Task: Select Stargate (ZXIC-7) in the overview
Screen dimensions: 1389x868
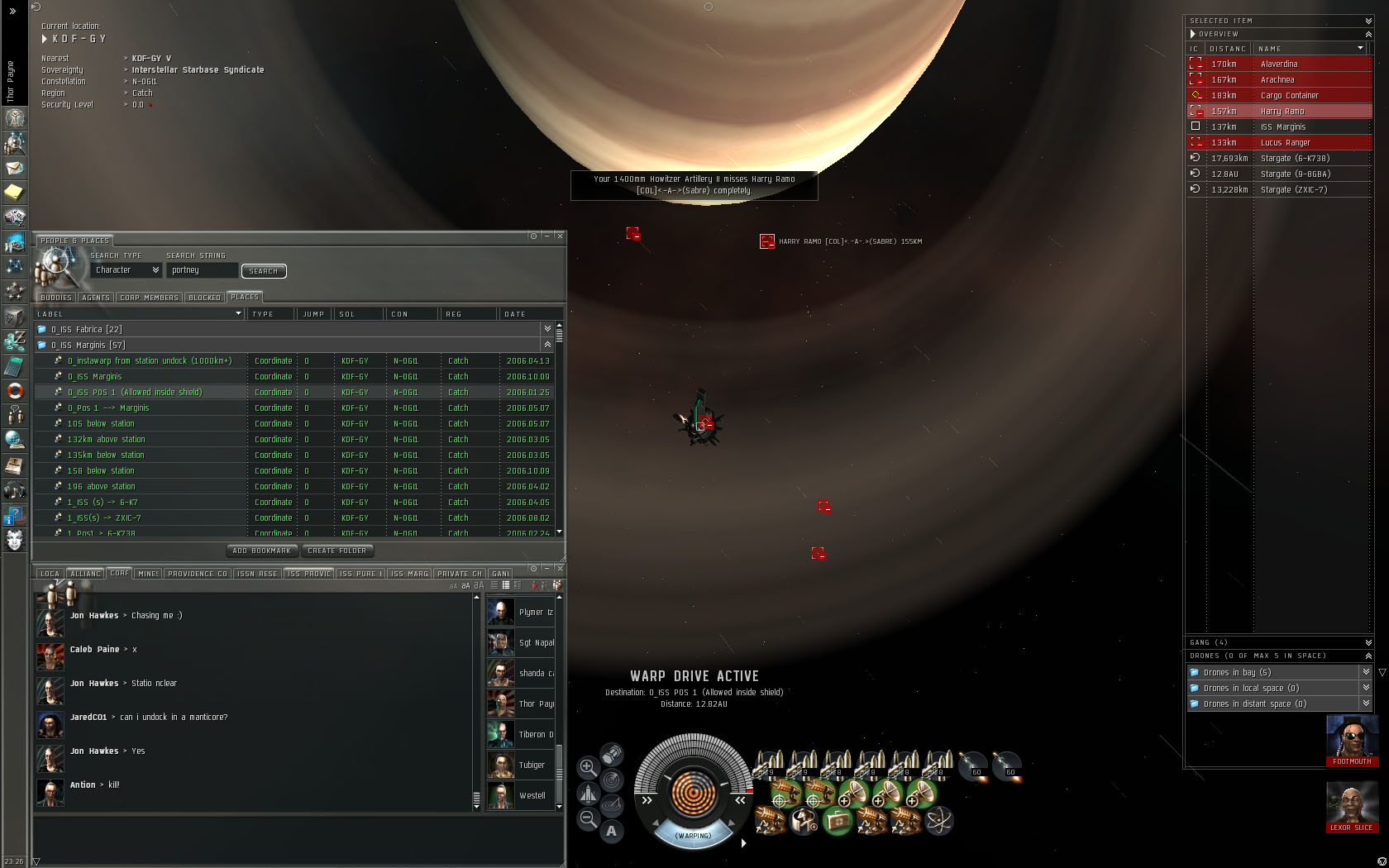Action: pyautogui.click(x=1293, y=190)
